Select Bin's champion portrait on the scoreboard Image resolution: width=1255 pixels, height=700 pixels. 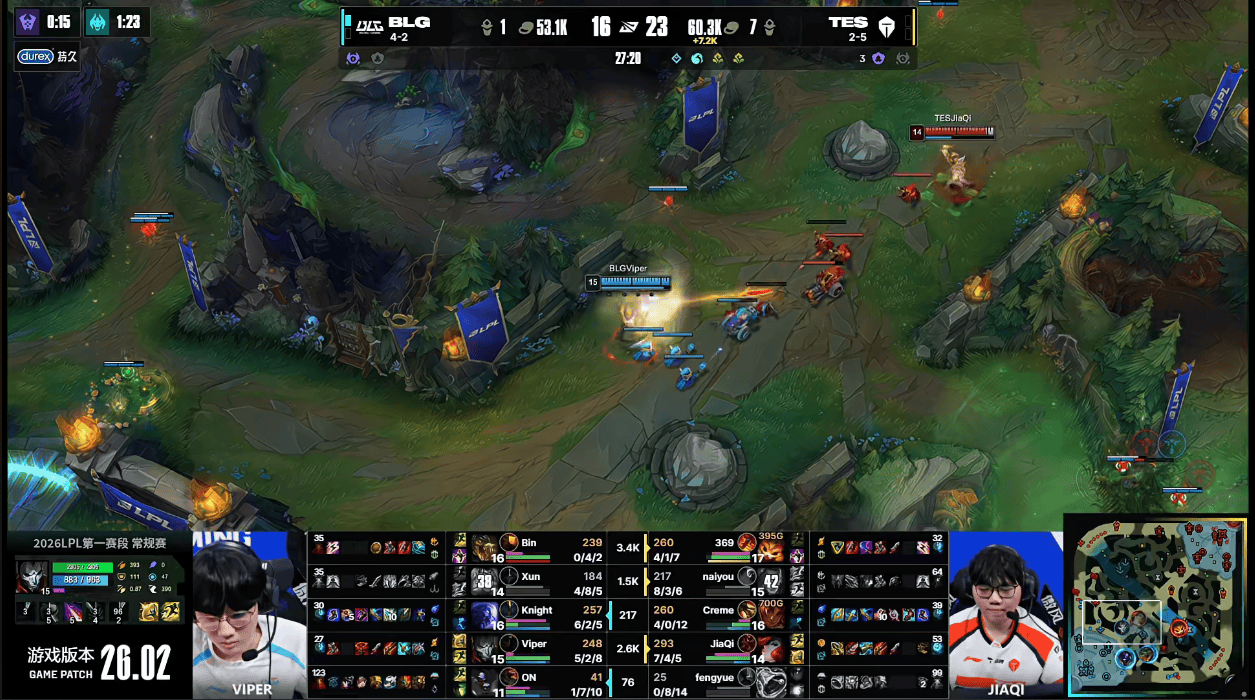486,548
